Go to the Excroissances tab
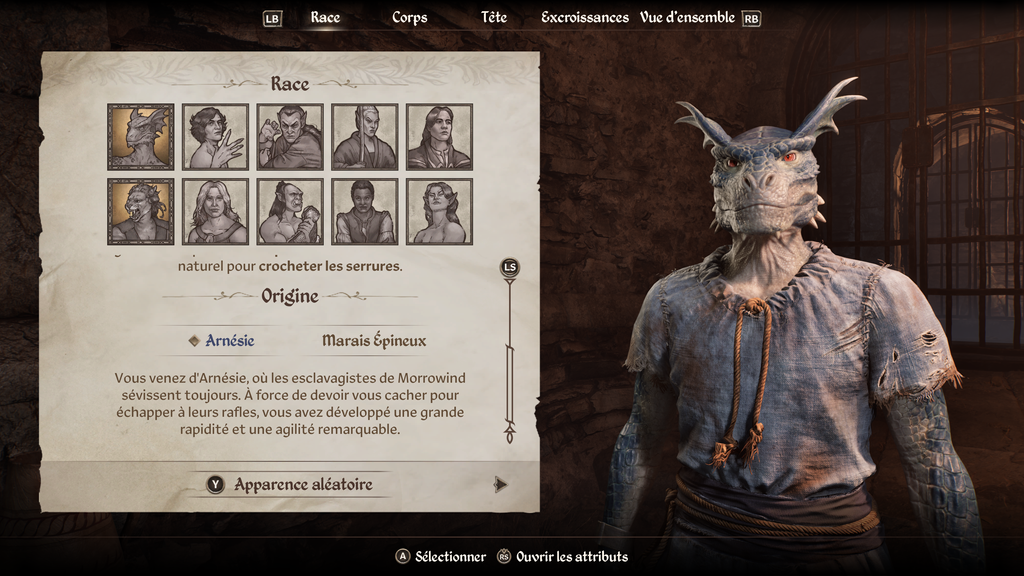This screenshot has height=576, width=1024. coord(584,18)
